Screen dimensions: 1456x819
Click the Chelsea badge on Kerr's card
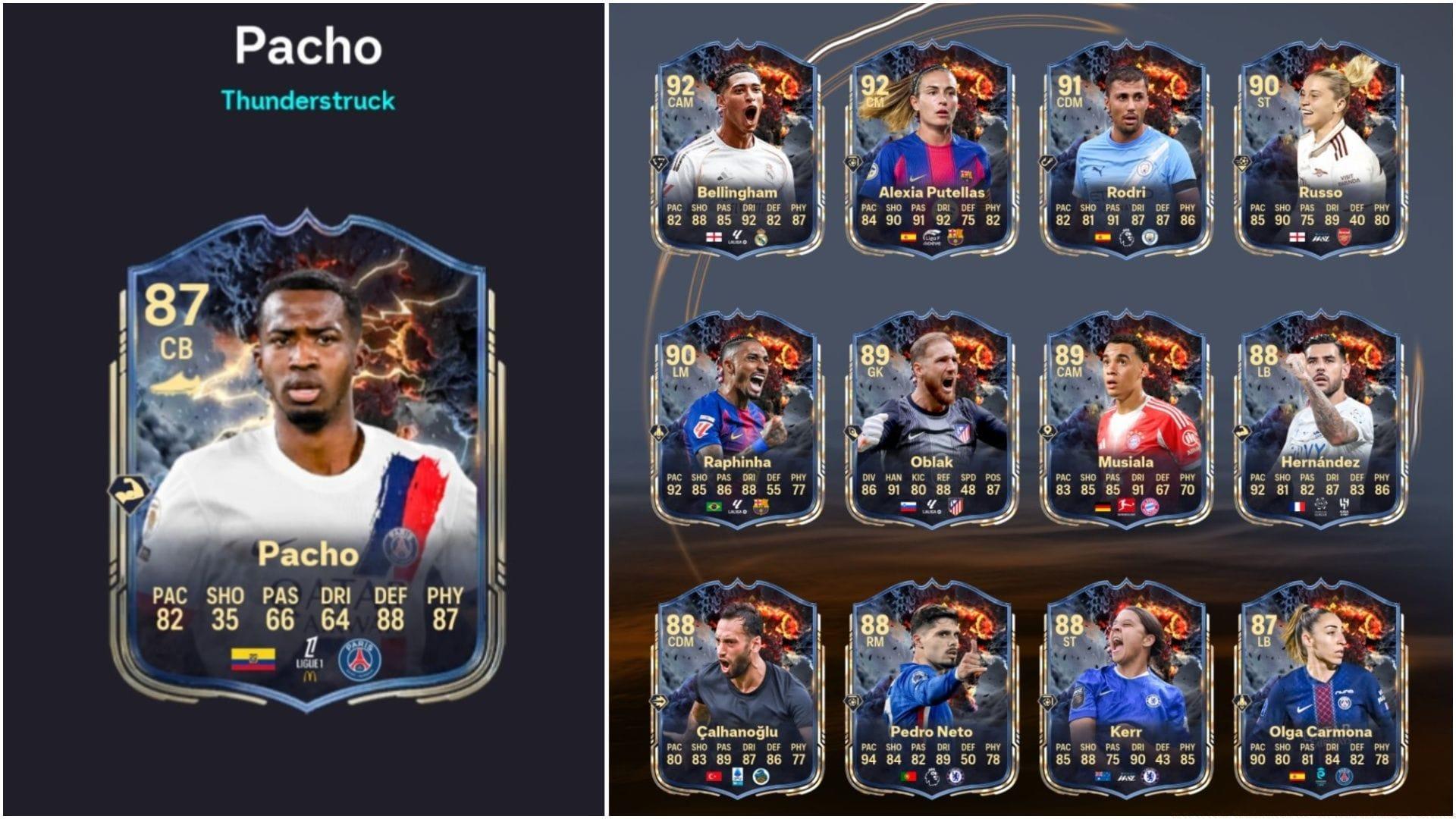click(1150, 777)
